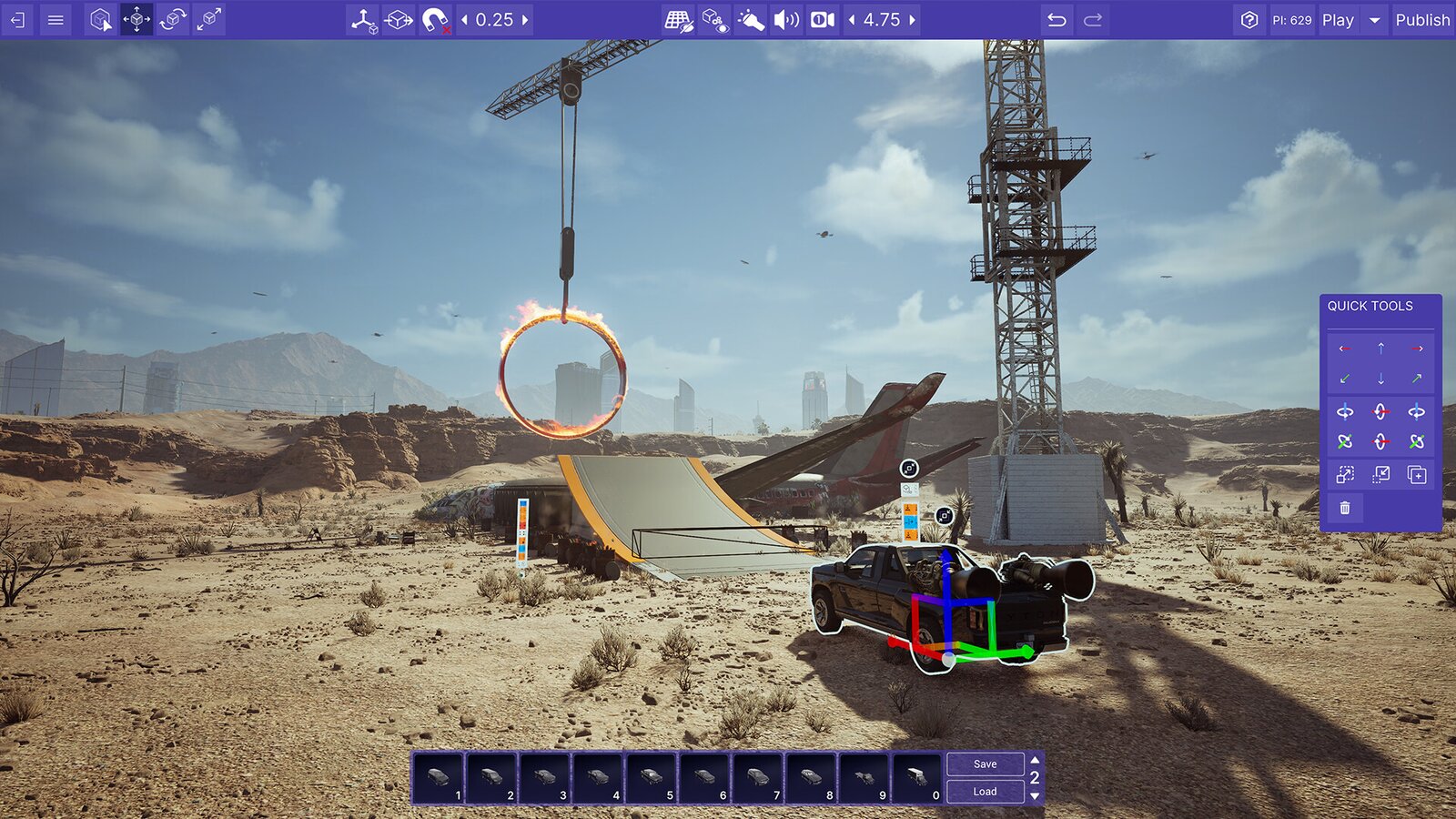The width and height of the screenshot is (1456, 819).
Task: Open the dropdown arrow next to Play
Action: coord(1374,19)
